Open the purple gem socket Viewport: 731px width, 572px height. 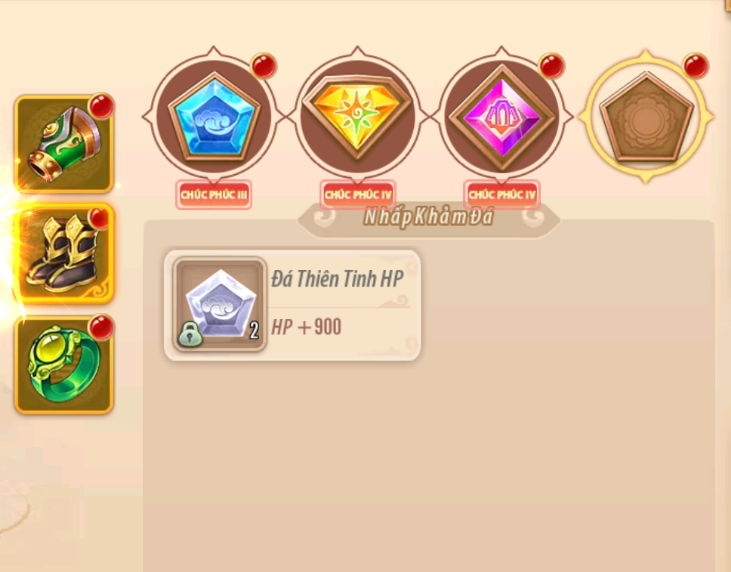pyautogui.click(x=500, y=117)
